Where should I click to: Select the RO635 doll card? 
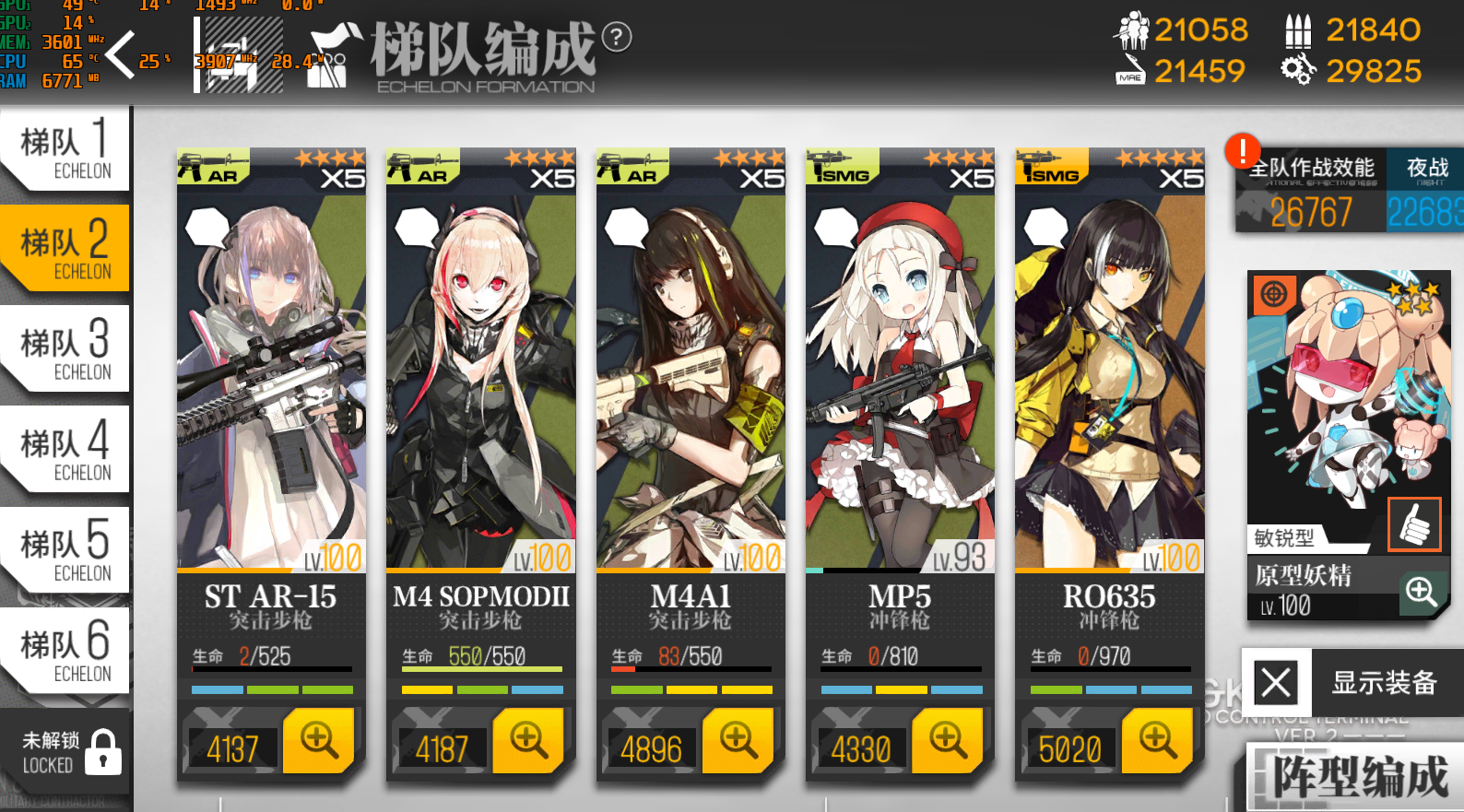click(1109, 387)
